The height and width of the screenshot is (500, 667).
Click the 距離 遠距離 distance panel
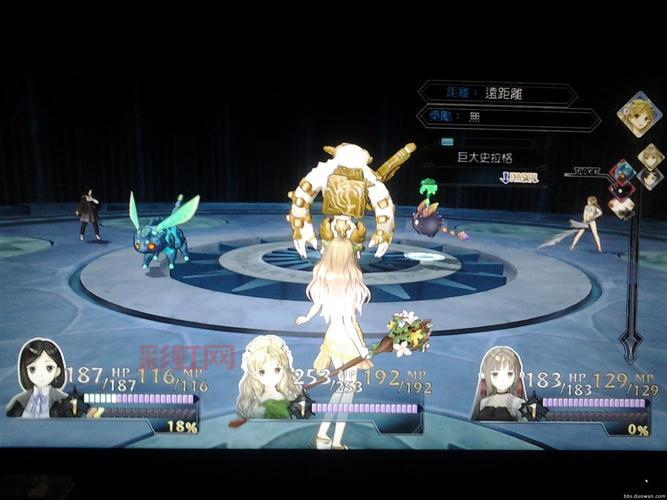(x=497, y=93)
